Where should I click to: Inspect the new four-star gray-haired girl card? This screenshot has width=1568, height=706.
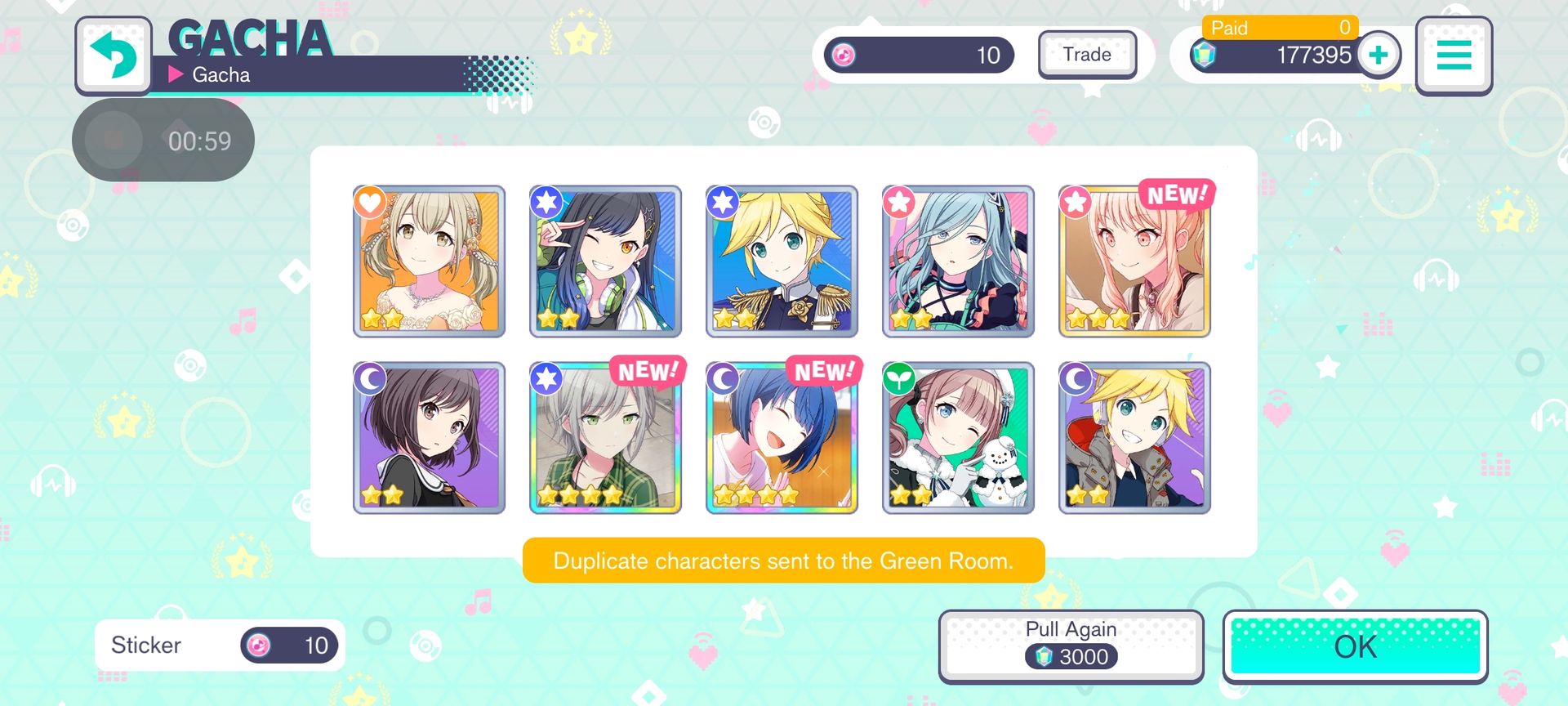(605, 438)
